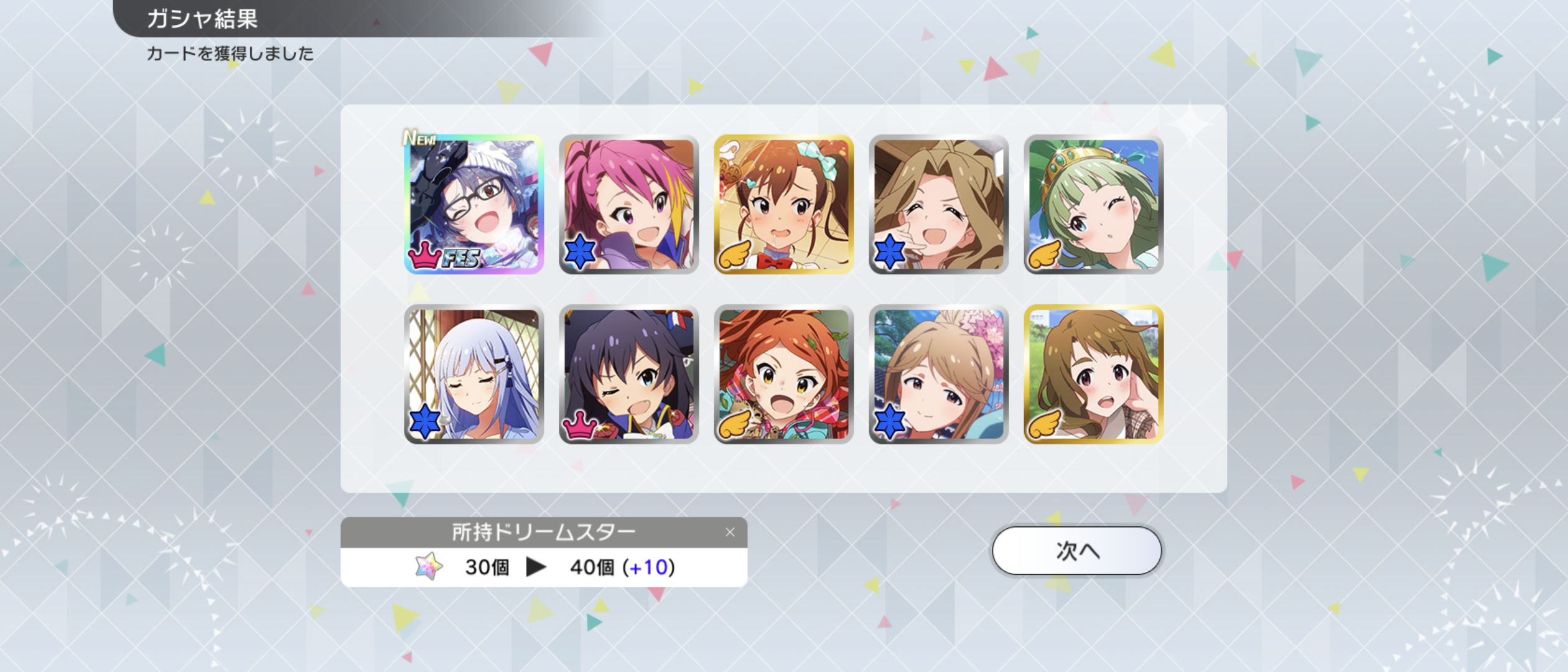Choose the card with pink flower hairpiece
Image resolution: width=1568 pixels, height=672 pixels.
pyautogui.click(x=938, y=374)
